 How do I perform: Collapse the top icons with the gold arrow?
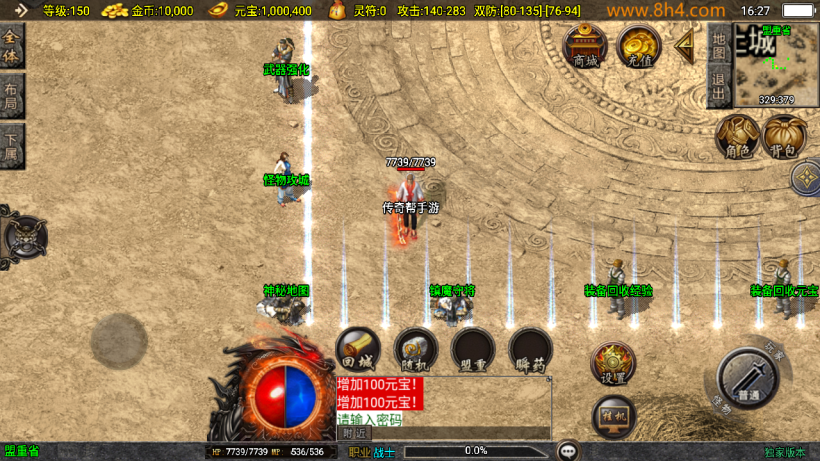click(x=685, y=45)
